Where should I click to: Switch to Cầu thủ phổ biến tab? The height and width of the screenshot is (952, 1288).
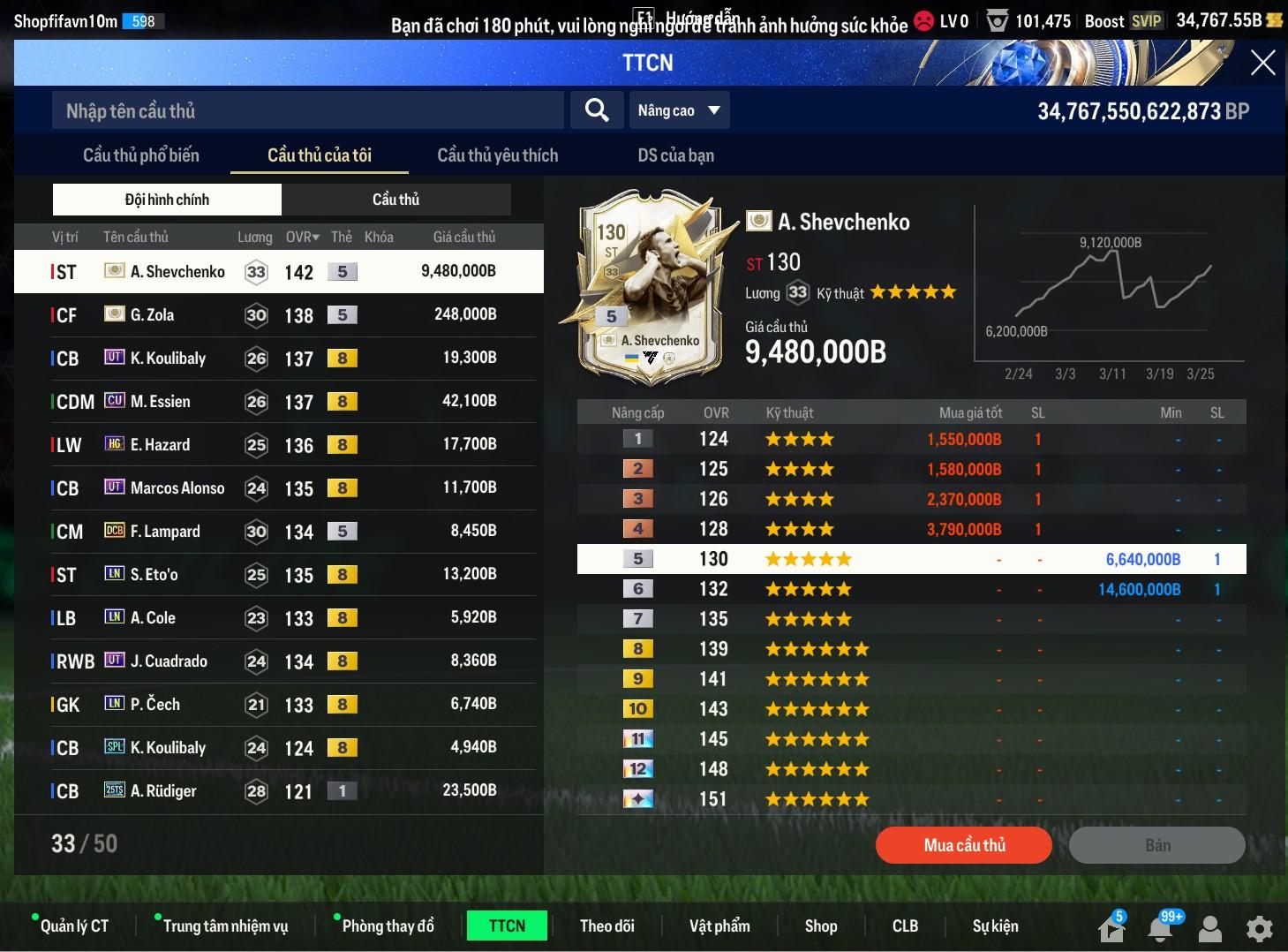pos(141,155)
